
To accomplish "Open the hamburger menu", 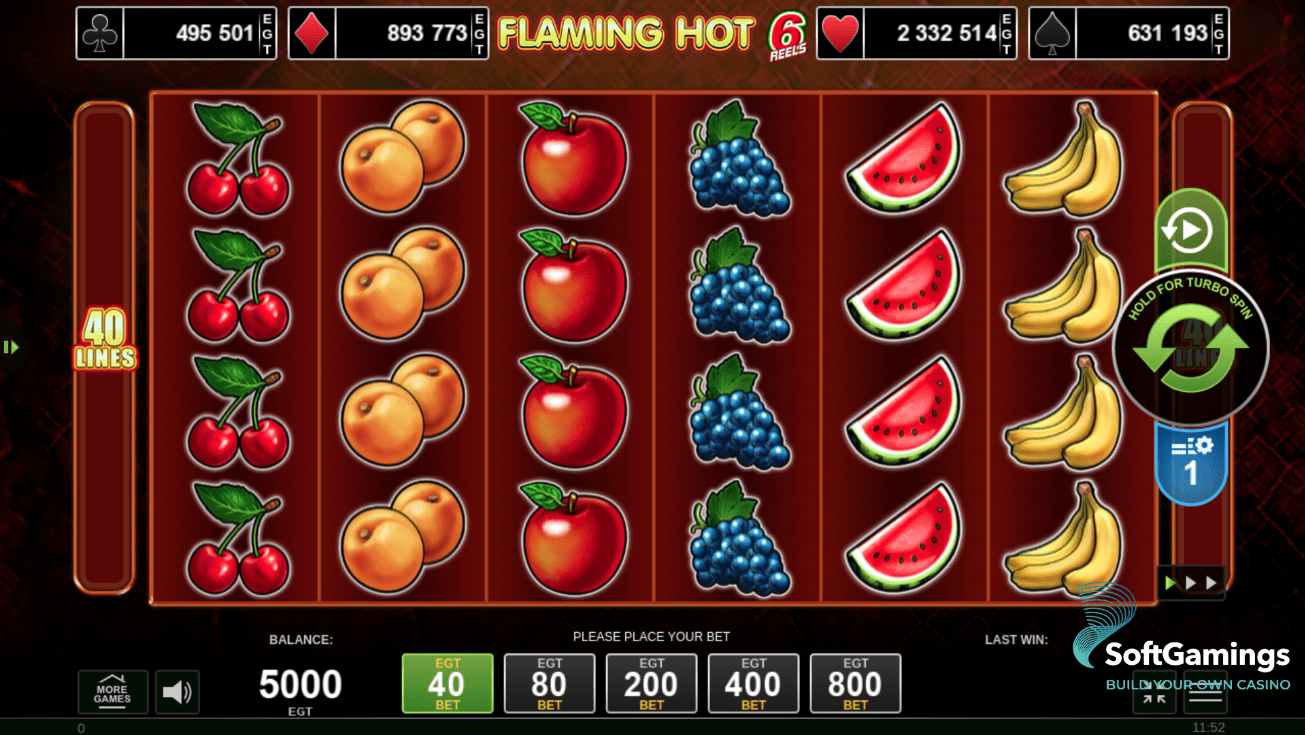I will pyautogui.click(x=1205, y=697).
